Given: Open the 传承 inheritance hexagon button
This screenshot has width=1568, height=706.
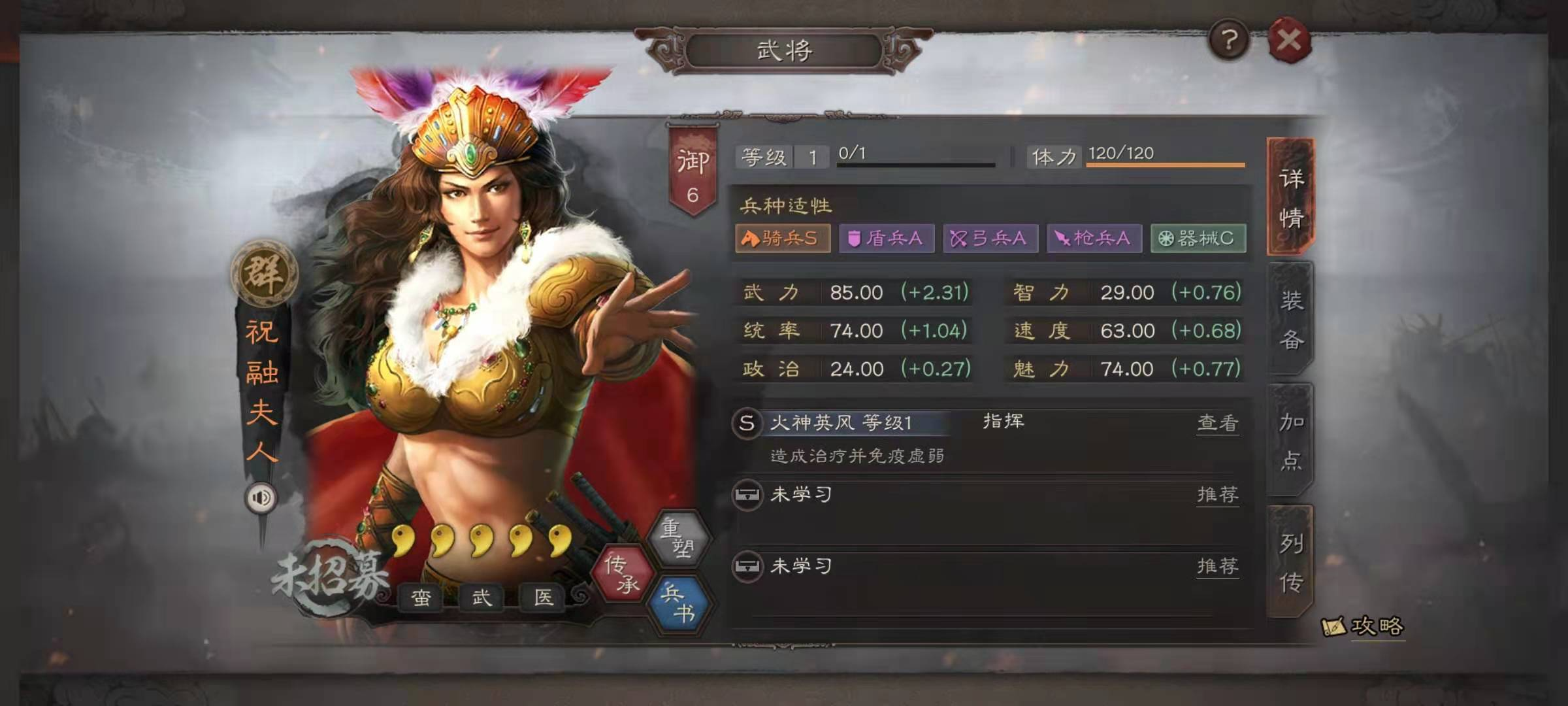Looking at the screenshot, I should click(621, 573).
